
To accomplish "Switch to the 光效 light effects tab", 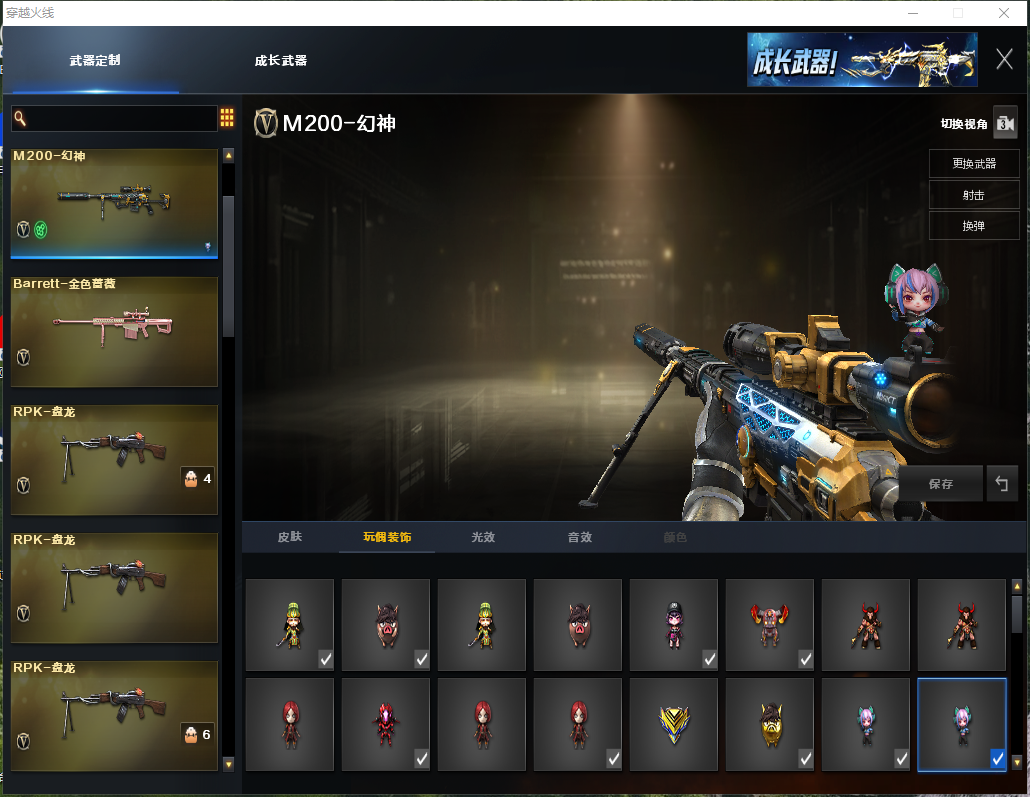I will (483, 537).
